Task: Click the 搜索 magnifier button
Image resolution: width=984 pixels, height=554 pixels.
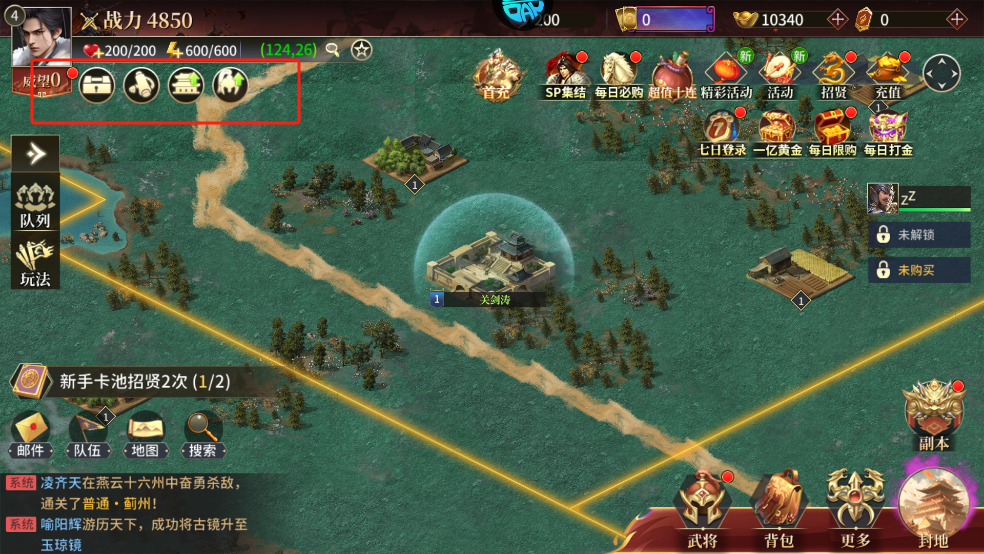Action: pos(203,435)
